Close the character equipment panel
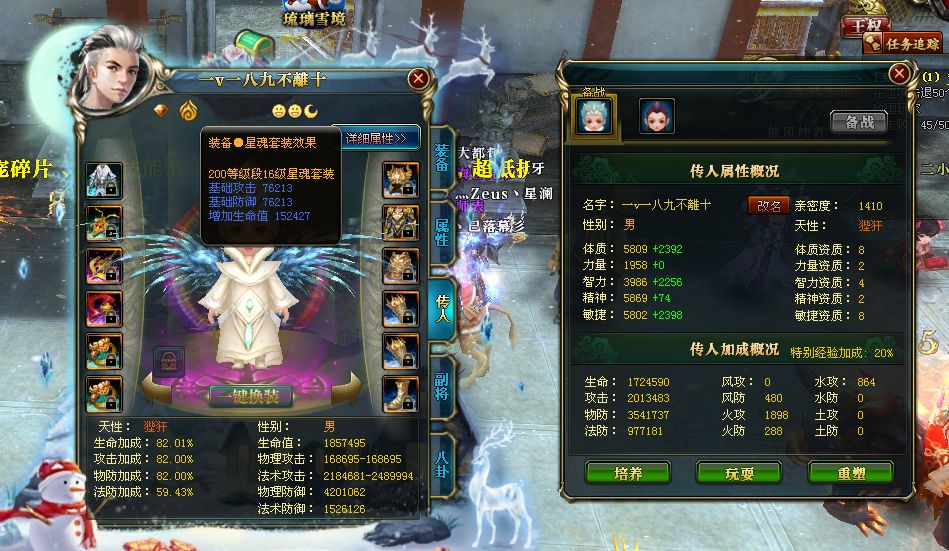 point(418,79)
